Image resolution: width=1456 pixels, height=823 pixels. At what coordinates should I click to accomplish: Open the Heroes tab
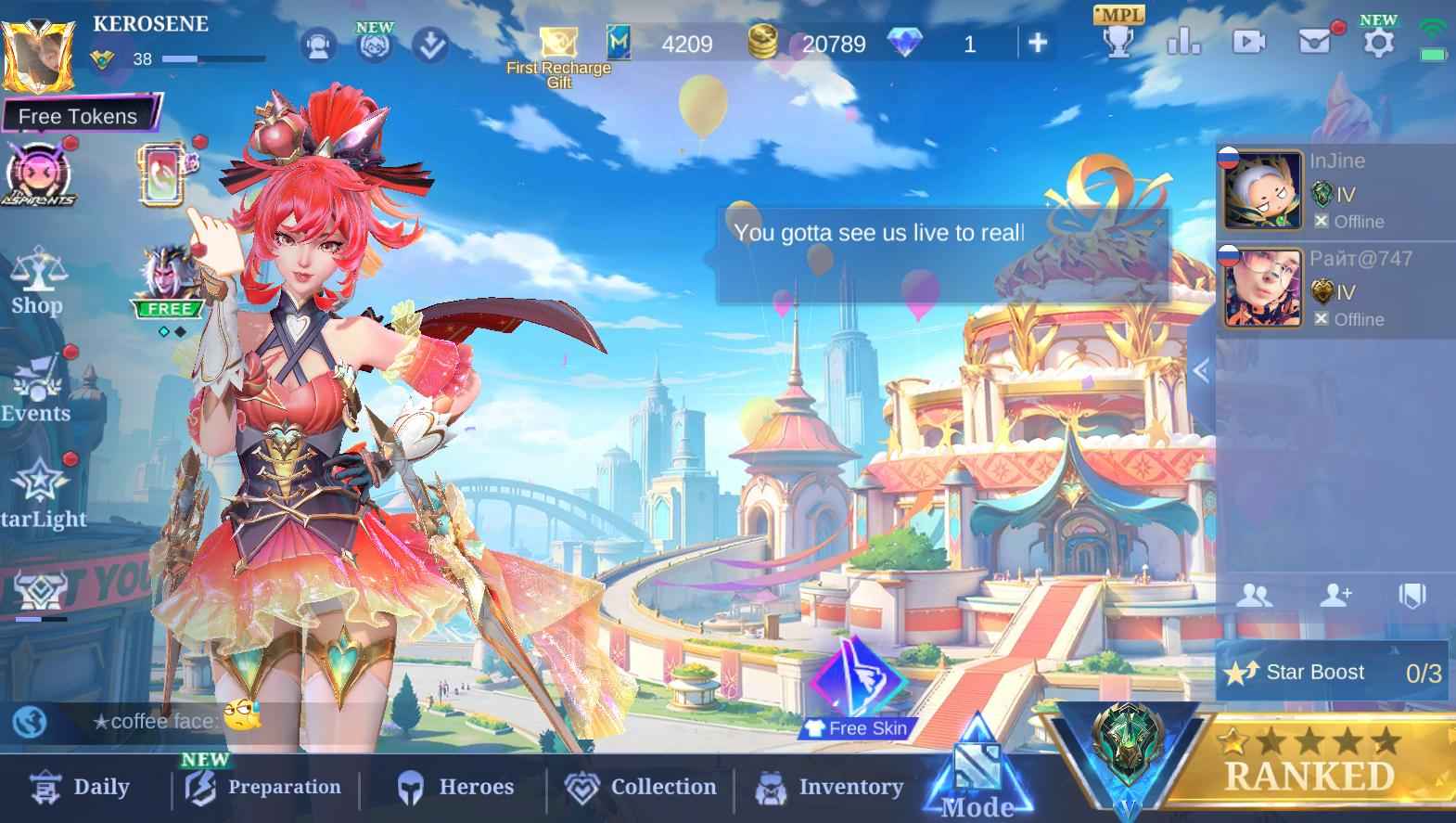click(x=456, y=787)
